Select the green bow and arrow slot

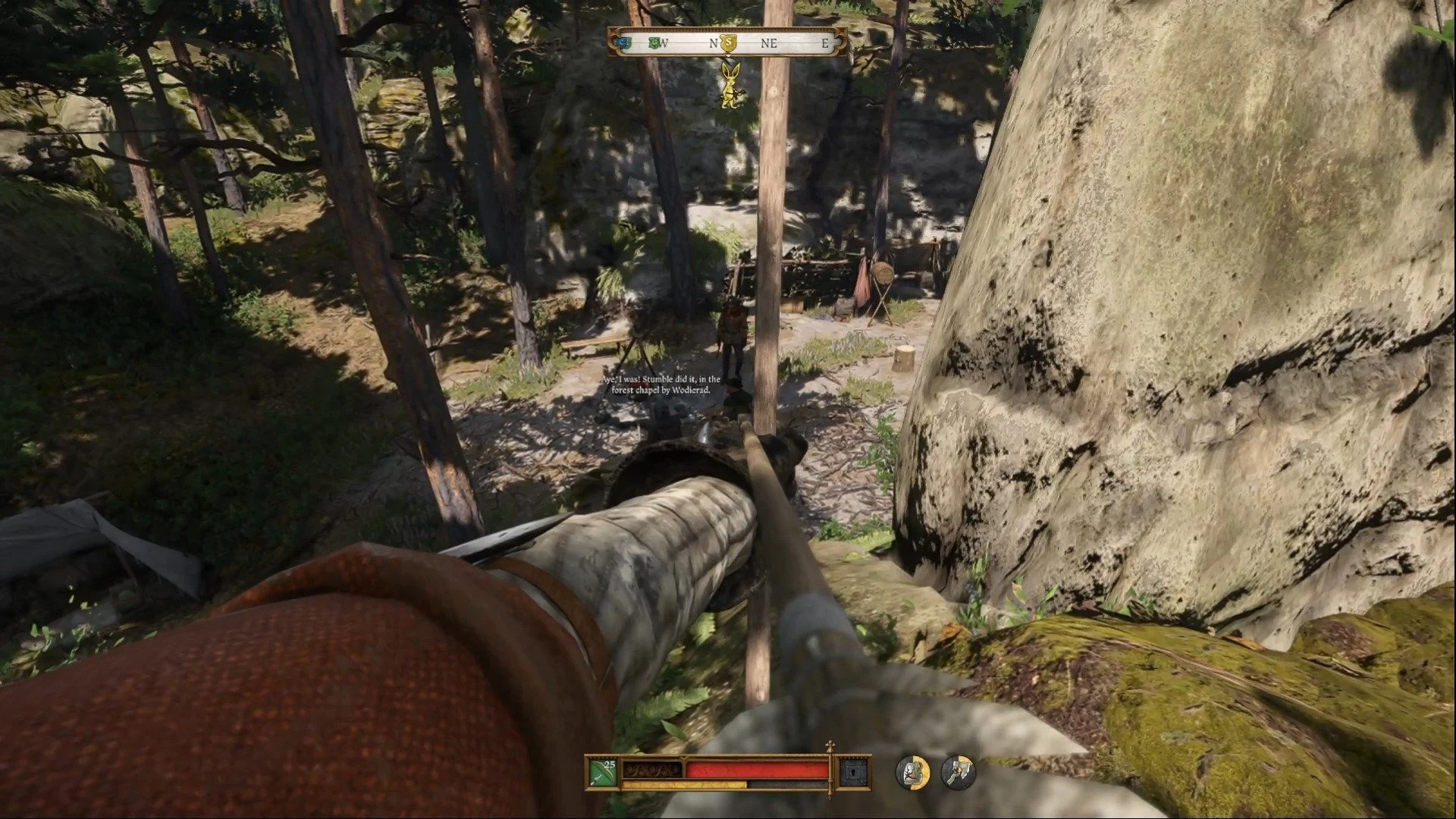(604, 773)
